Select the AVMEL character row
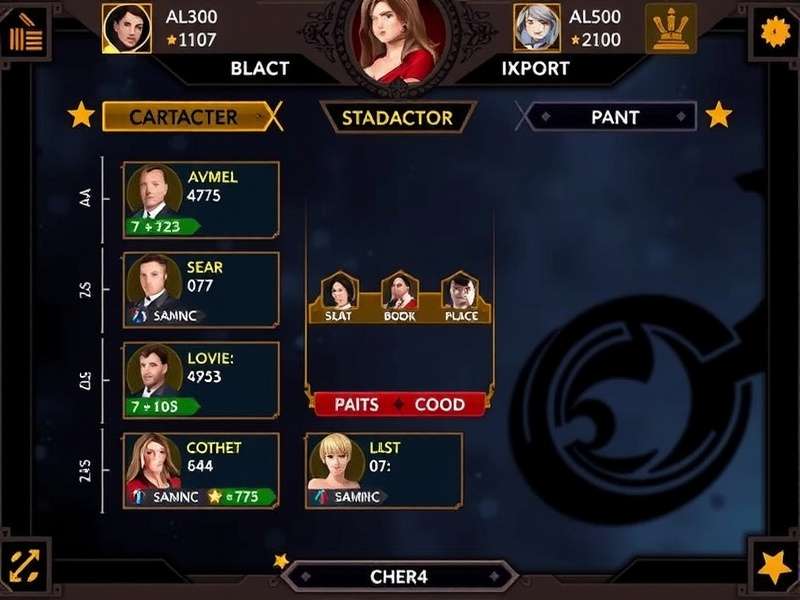The image size is (800, 600). [201, 200]
